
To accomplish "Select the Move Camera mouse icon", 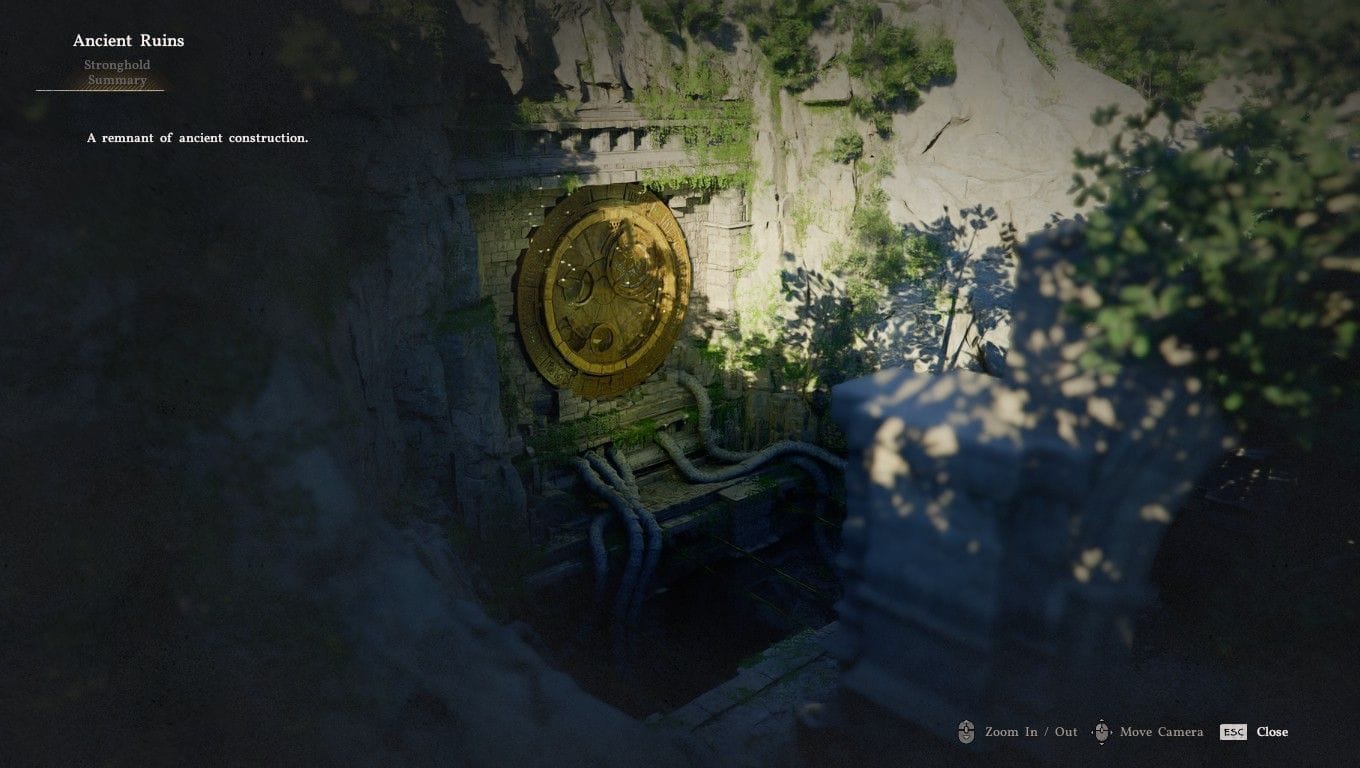I will pyautogui.click(x=1101, y=731).
